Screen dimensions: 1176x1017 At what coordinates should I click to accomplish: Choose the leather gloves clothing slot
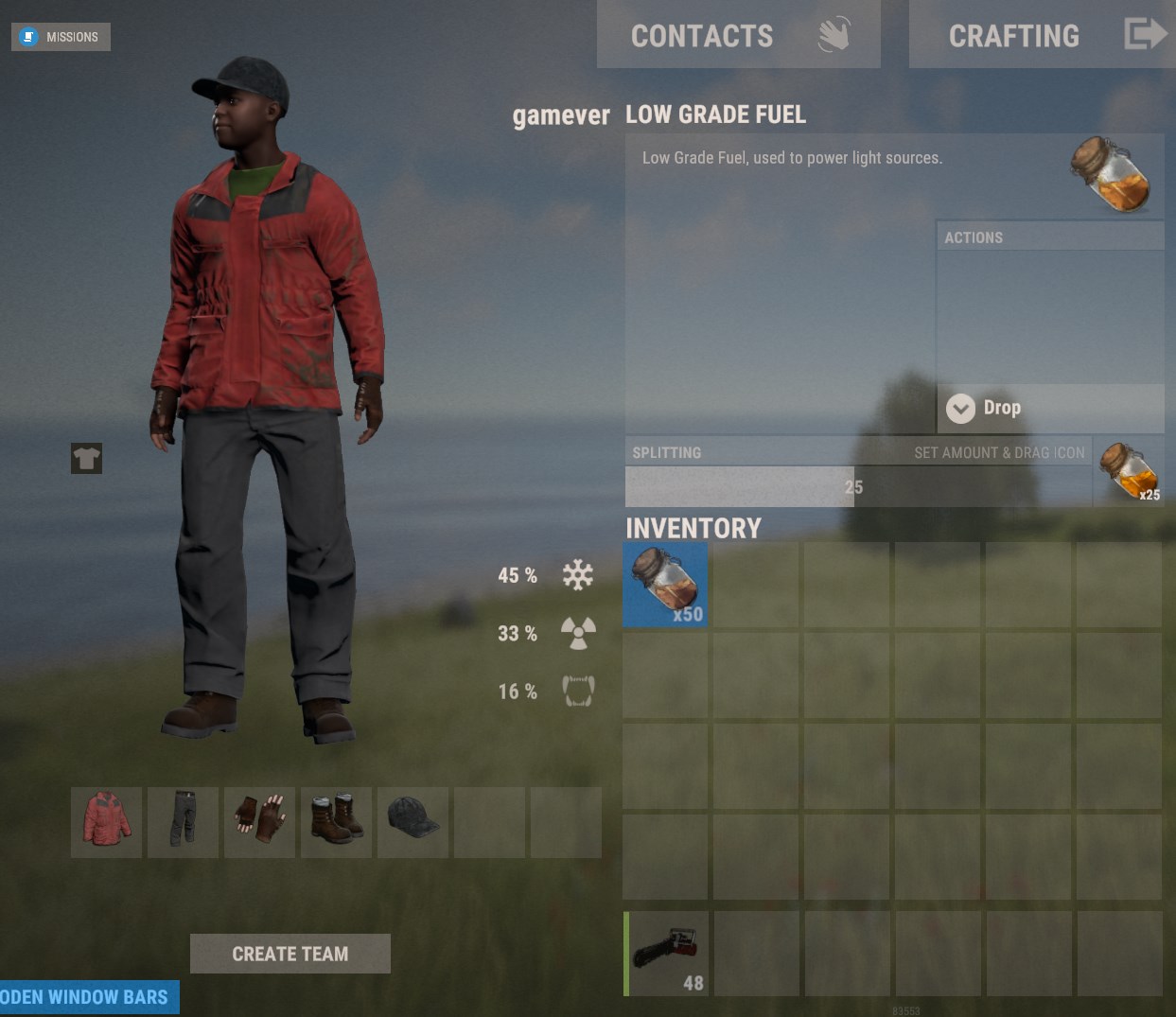pyautogui.click(x=260, y=822)
